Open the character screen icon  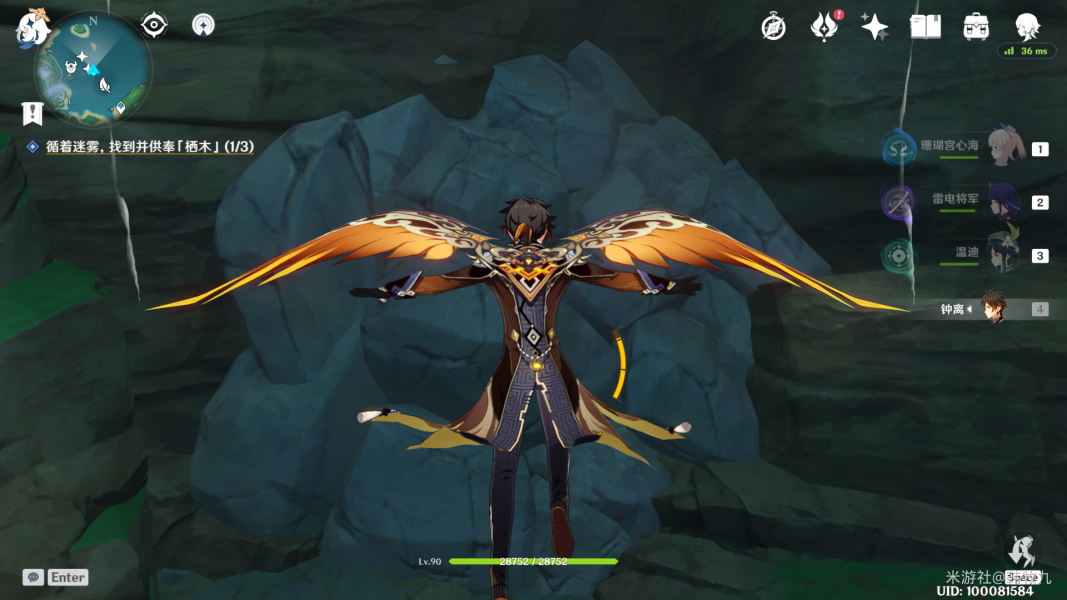[x=1027, y=27]
